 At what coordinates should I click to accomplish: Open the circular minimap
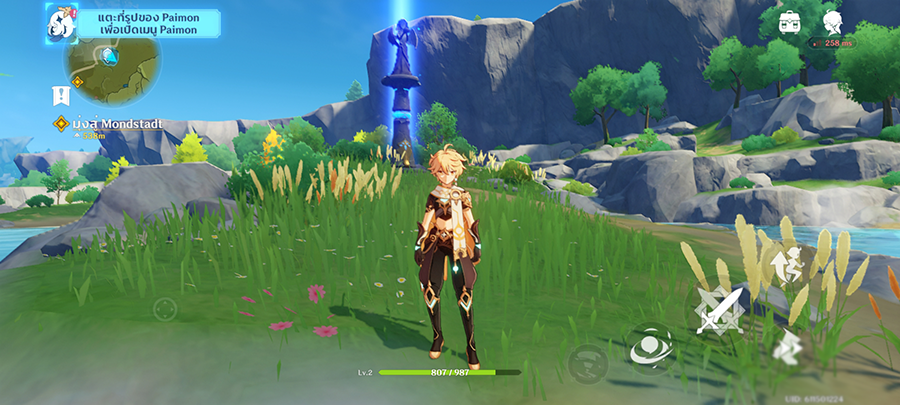coord(112,62)
